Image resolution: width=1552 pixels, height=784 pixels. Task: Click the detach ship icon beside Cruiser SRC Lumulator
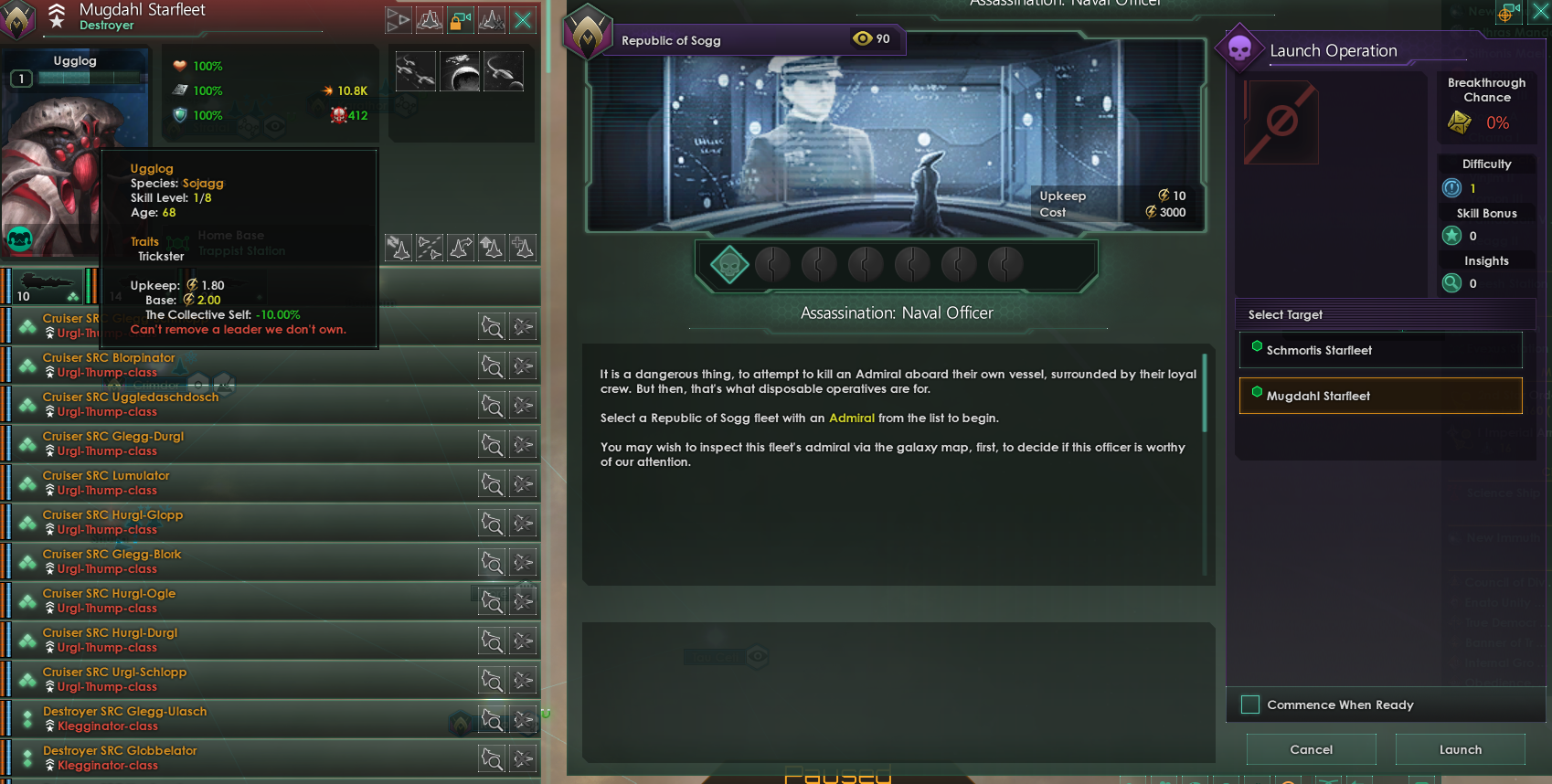pyautogui.click(x=523, y=483)
